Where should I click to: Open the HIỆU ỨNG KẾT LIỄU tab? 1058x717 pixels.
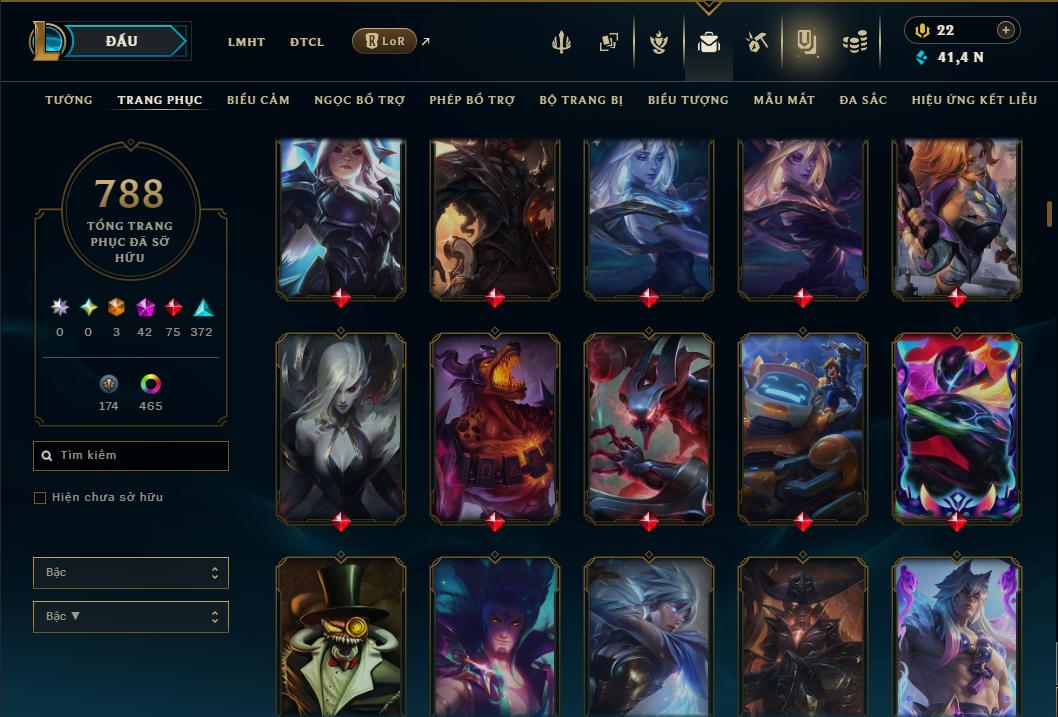coord(974,100)
